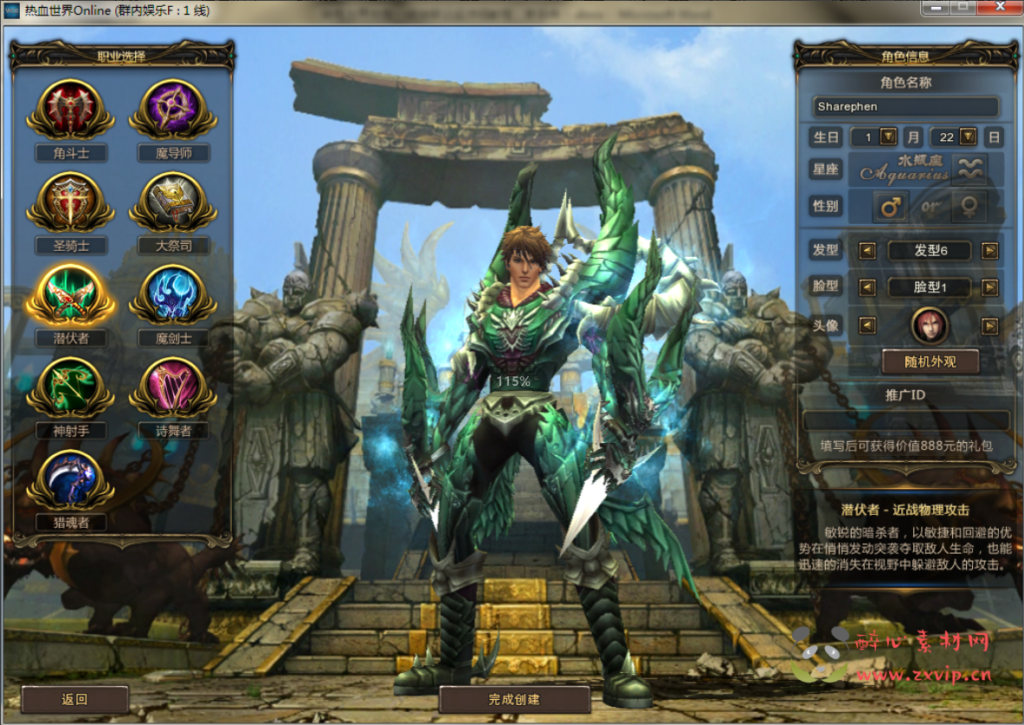The height and width of the screenshot is (725, 1024).
Task: Go to previous face type before 脸型1
Action: [868, 288]
